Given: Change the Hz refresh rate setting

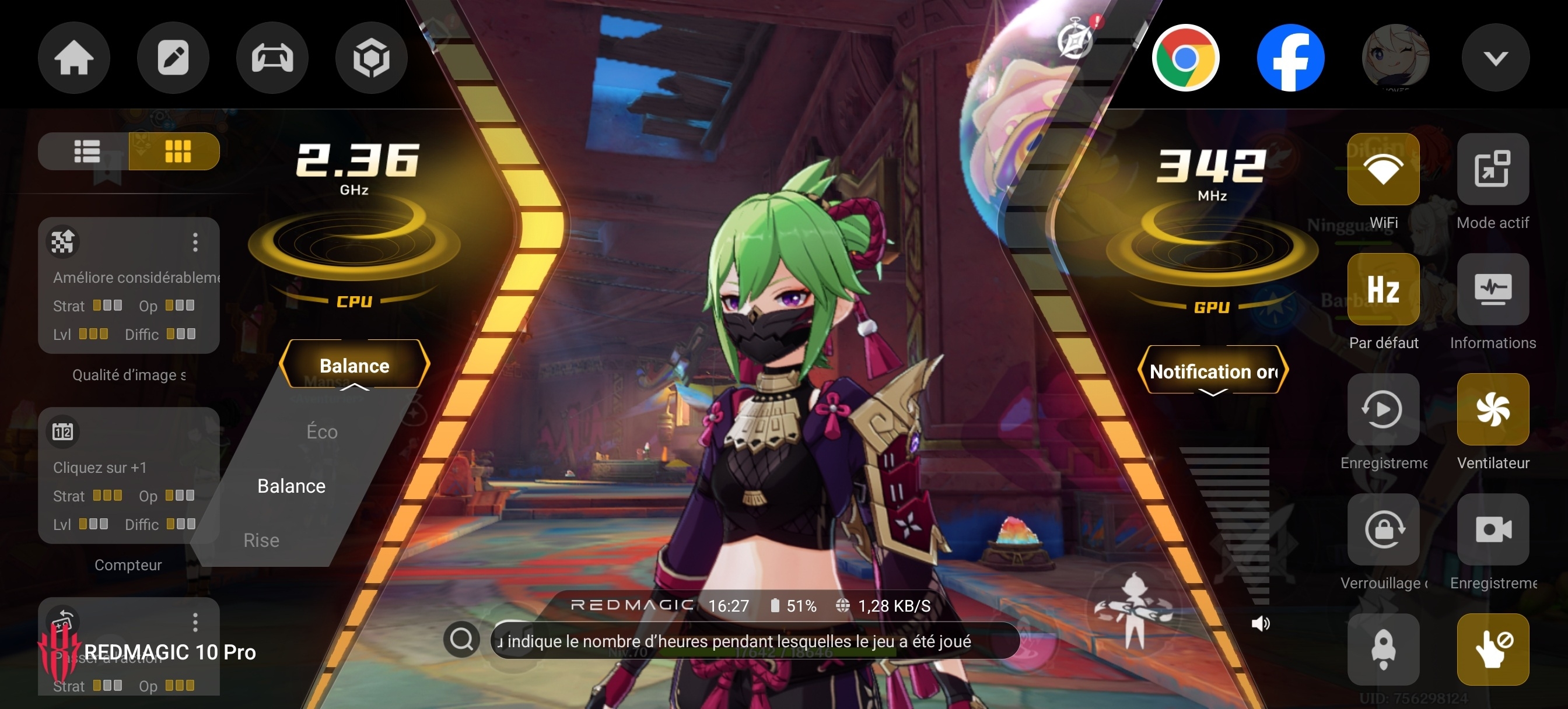Looking at the screenshot, I should pos(1383,289).
